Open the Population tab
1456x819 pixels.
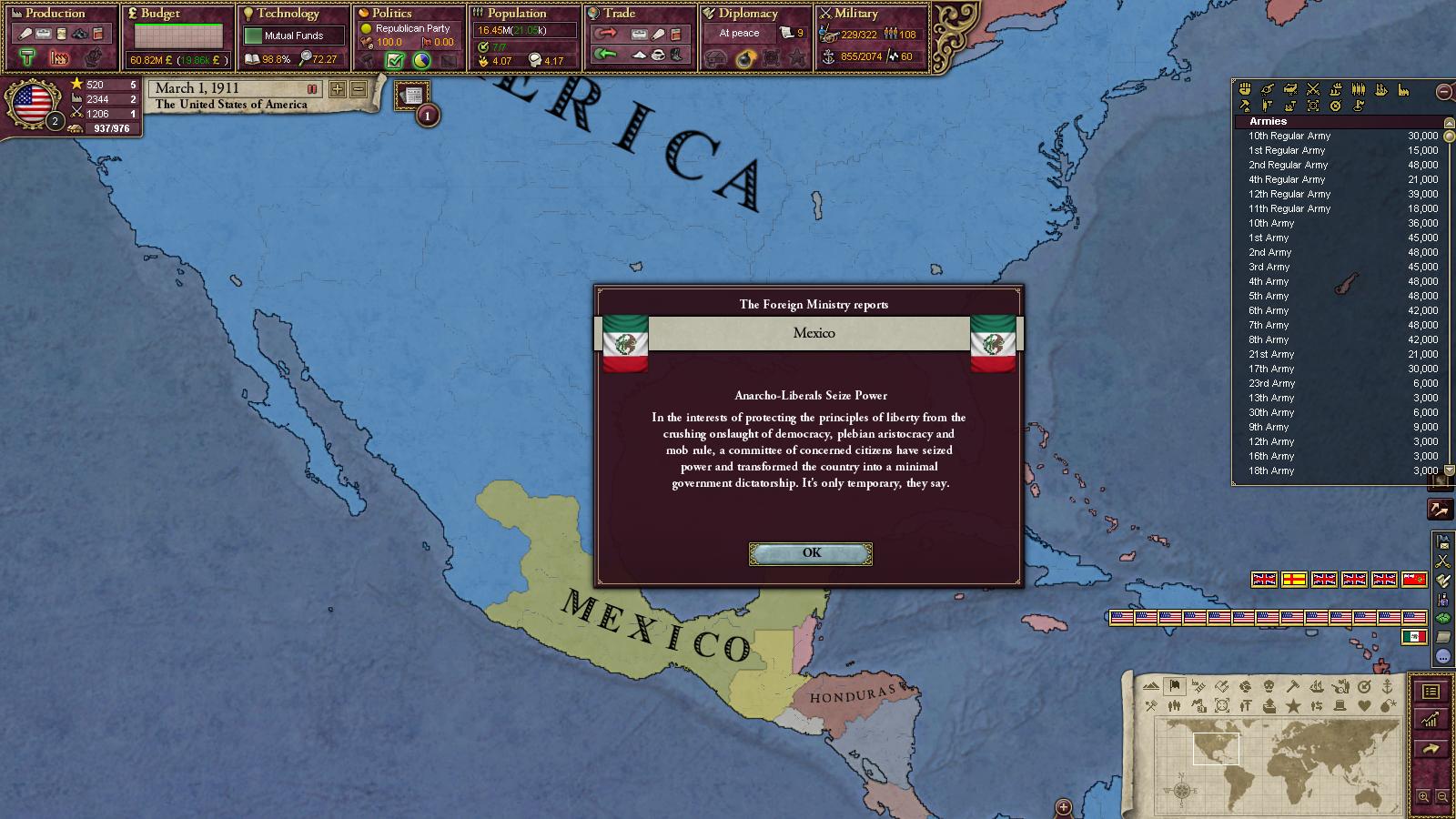point(516,14)
